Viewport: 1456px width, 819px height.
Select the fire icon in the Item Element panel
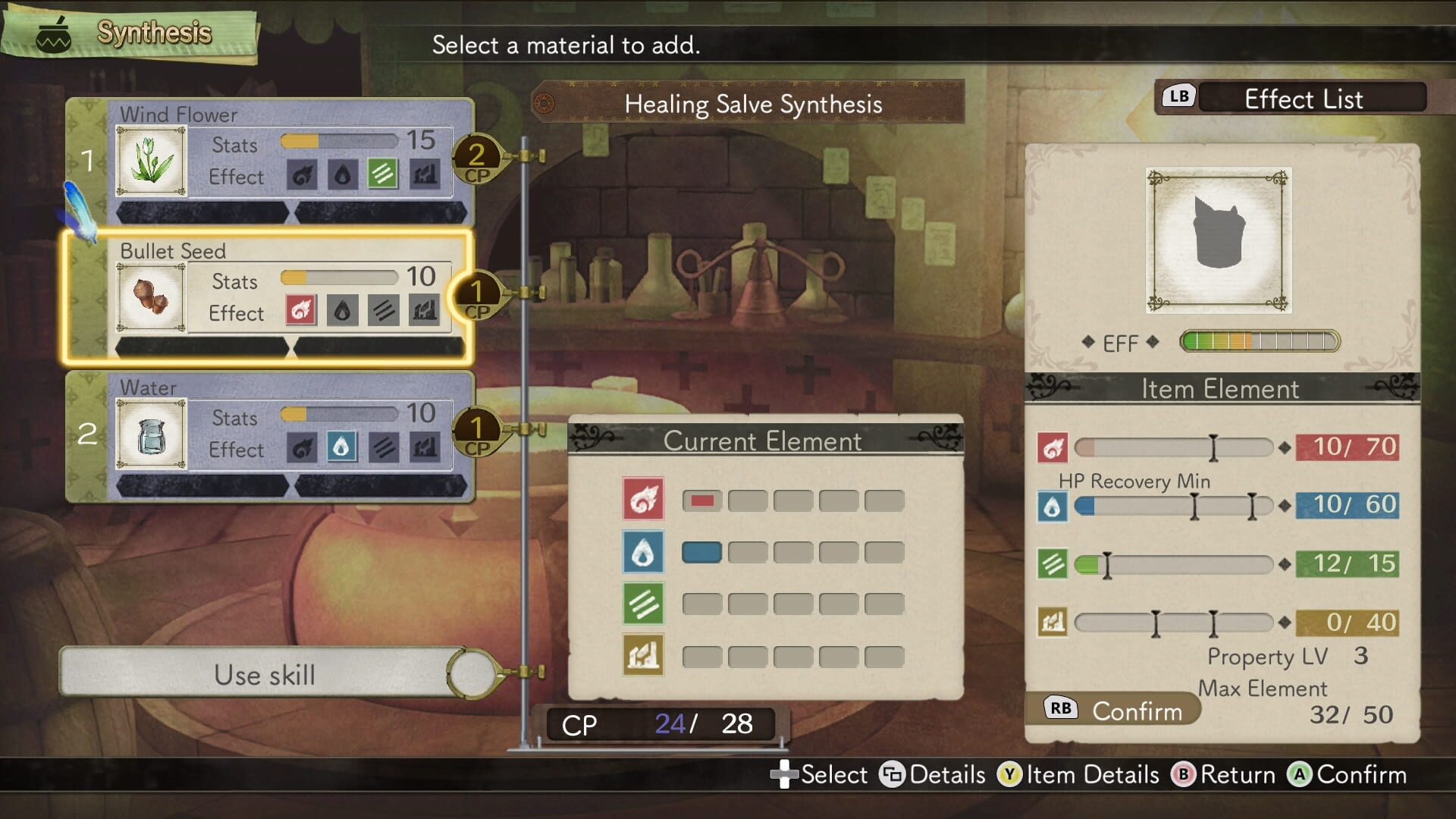coord(1053,447)
